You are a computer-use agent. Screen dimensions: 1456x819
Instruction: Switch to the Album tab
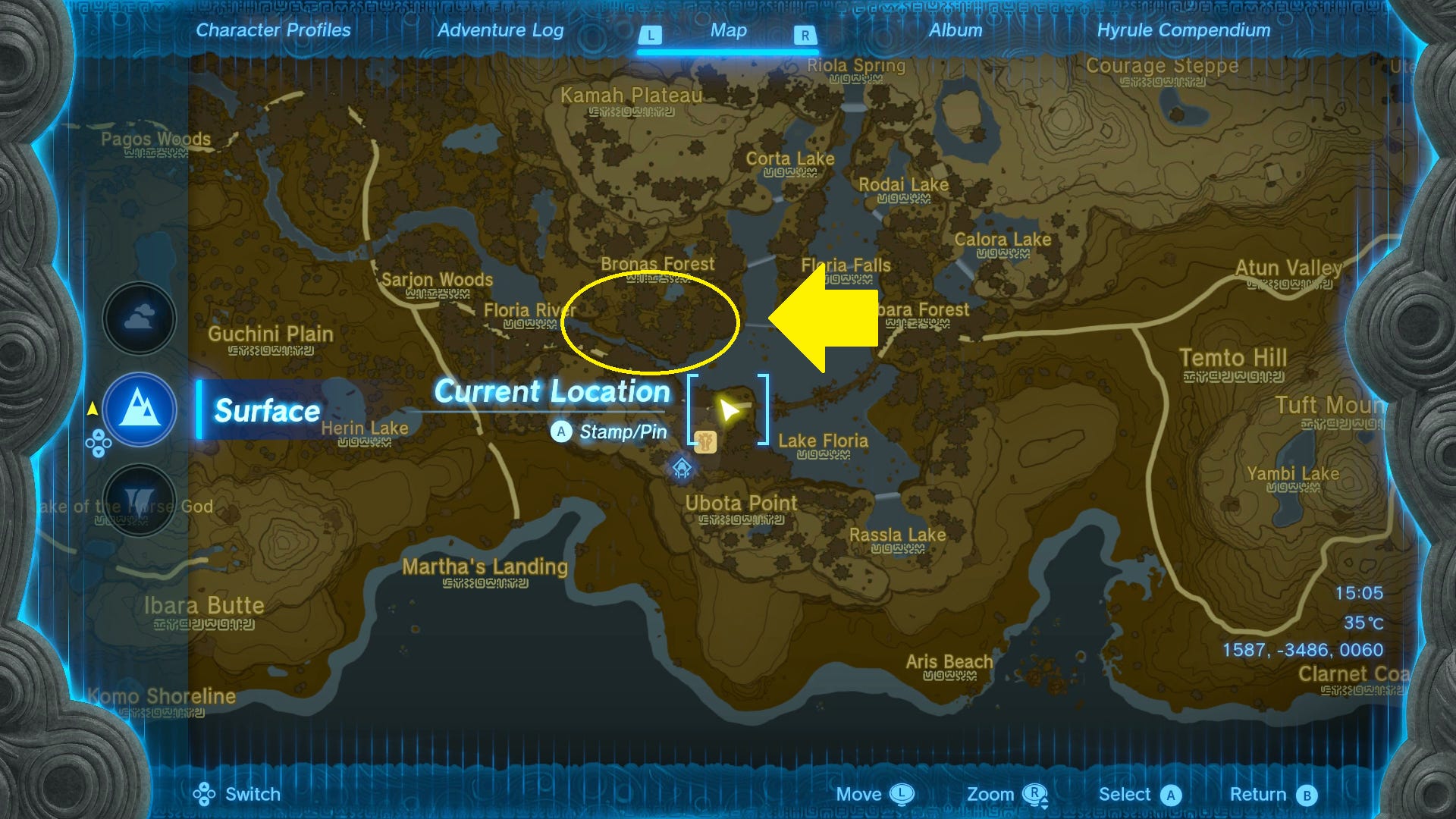pos(955,30)
